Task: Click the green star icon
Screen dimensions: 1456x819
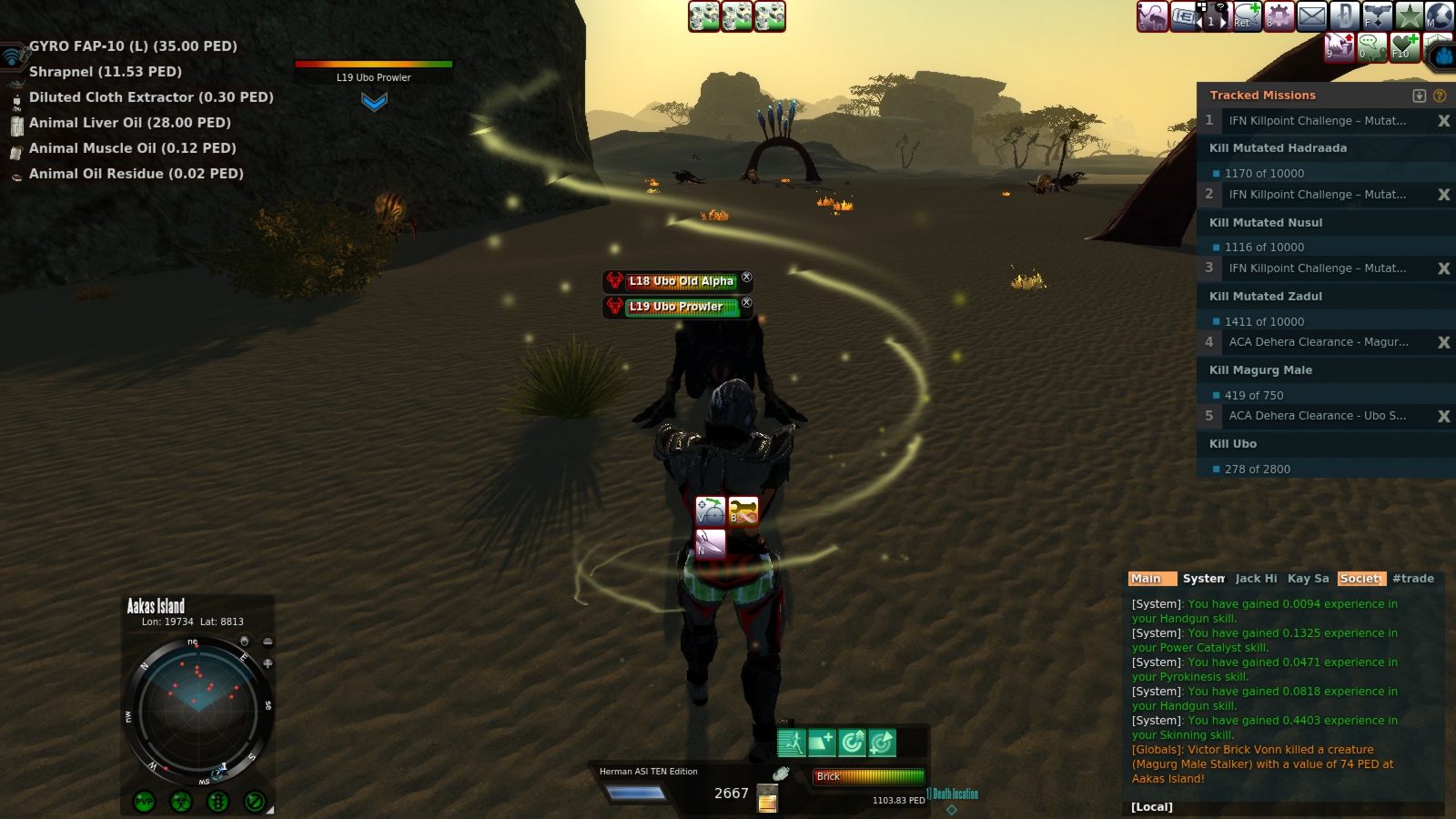Action: [1409, 15]
